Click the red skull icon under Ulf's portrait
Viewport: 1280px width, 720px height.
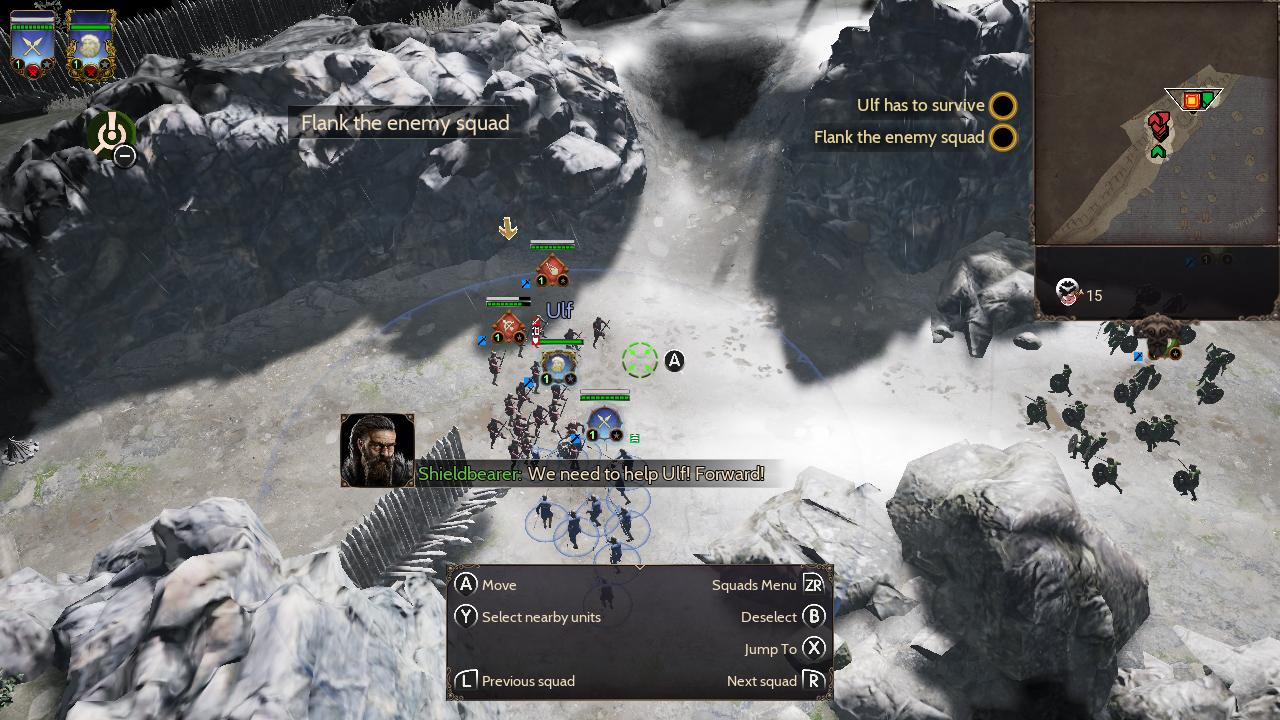(x=91, y=71)
